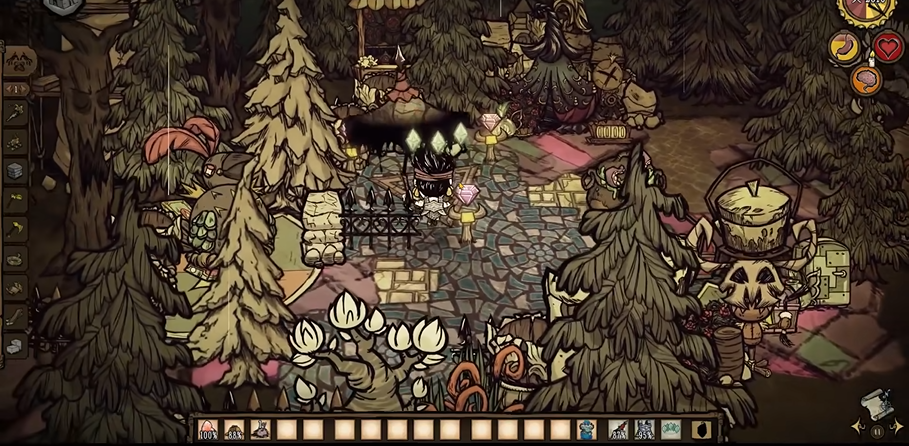Choose the equipped item showing 95%
909x446 pixels.
[645, 430]
